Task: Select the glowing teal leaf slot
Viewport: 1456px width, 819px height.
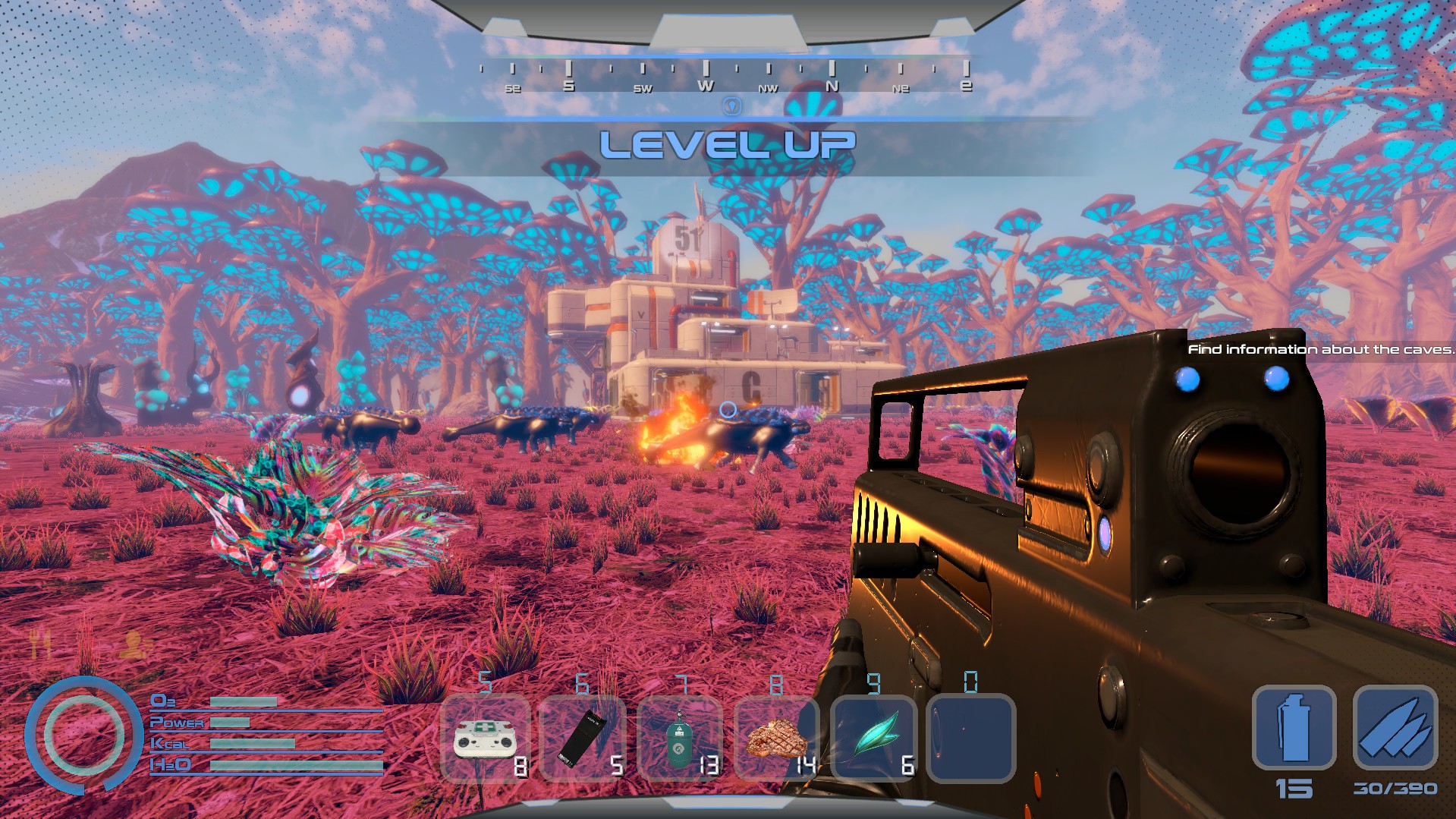Action: [x=874, y=739]
